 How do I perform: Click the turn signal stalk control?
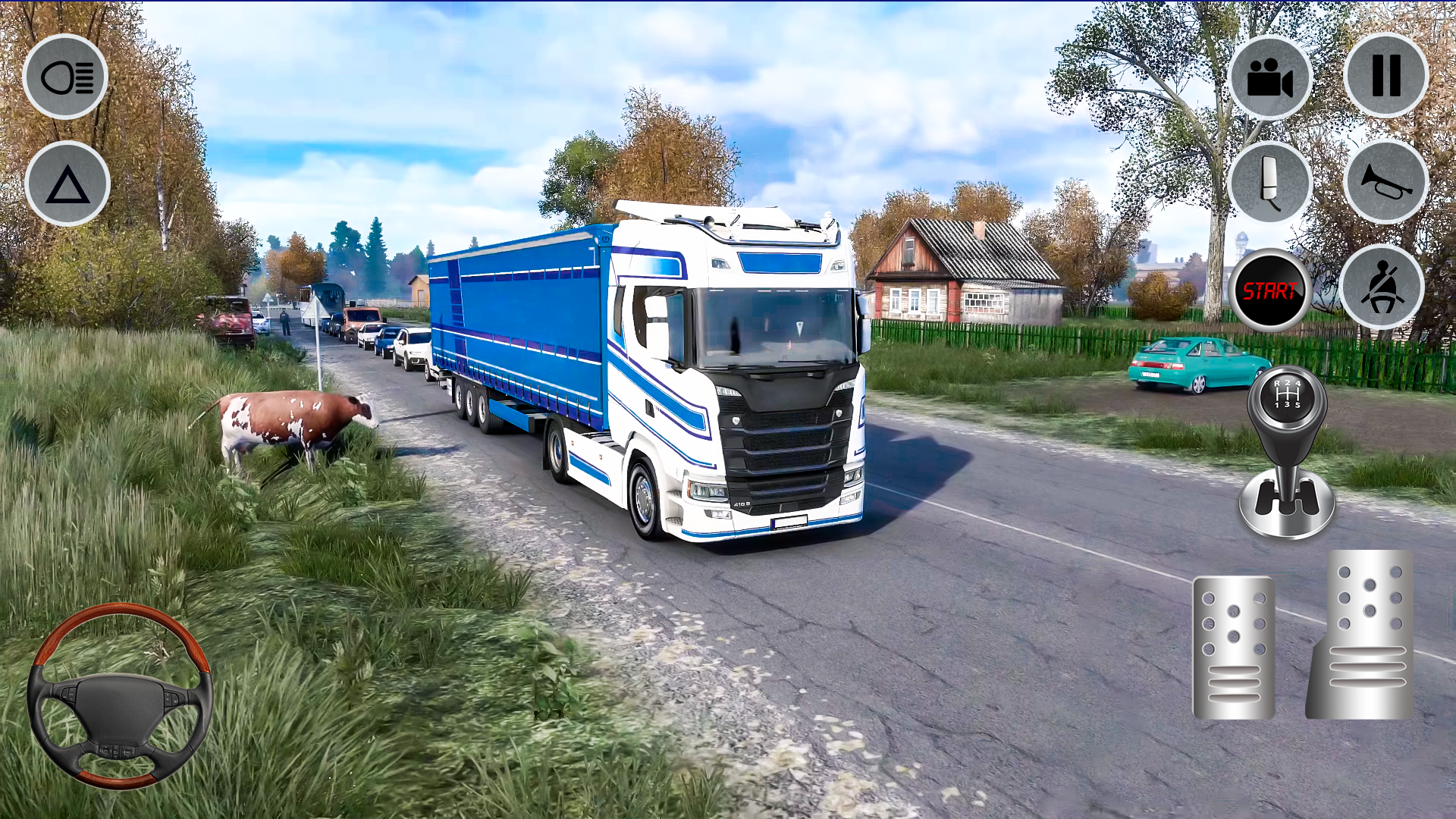1270,182
